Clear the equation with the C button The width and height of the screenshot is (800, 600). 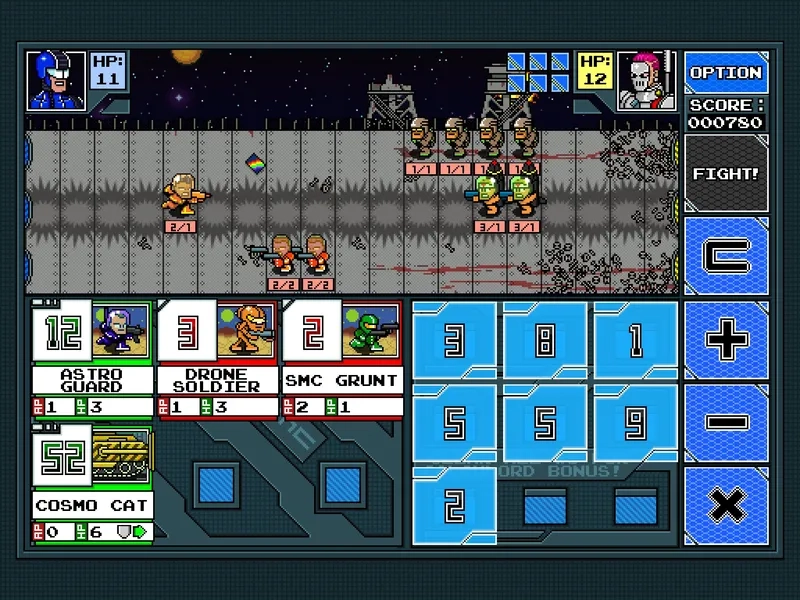click(x=726, y=256)
